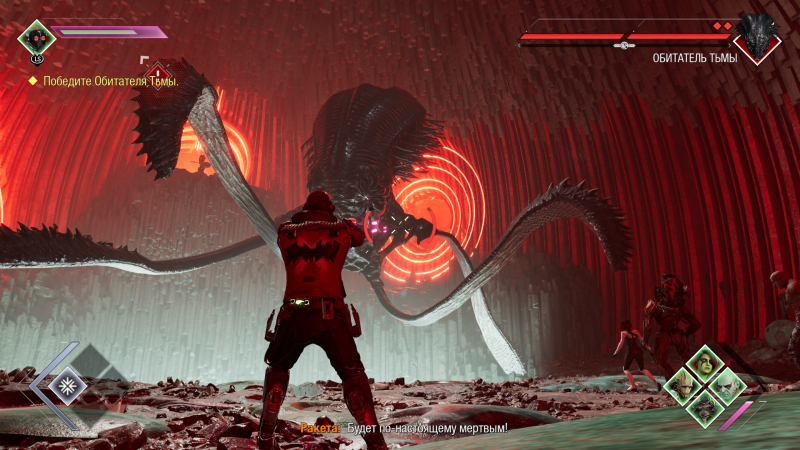Click the boss portrait for Обитатель Тьмы
Viewport: 800px width, 450px height.
(x=756, y=36)
